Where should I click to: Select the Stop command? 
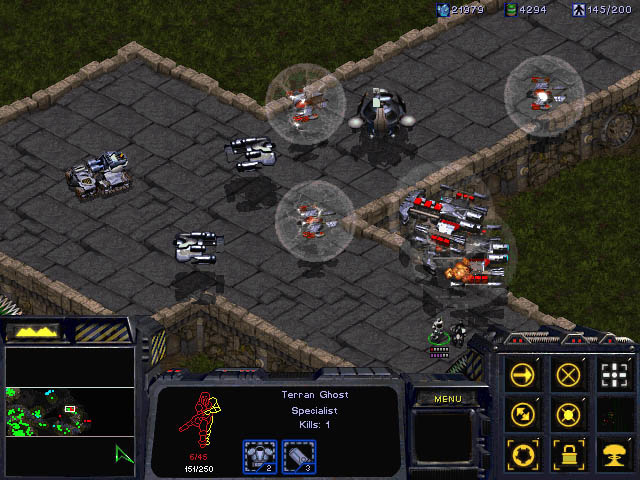click(569, 375)
